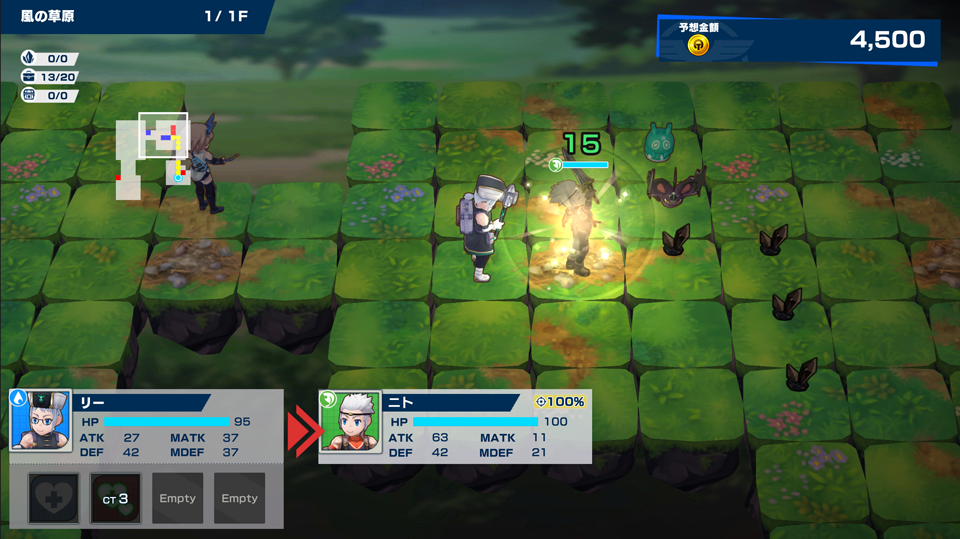Select リー's character portrait

(x=41, y=421)
